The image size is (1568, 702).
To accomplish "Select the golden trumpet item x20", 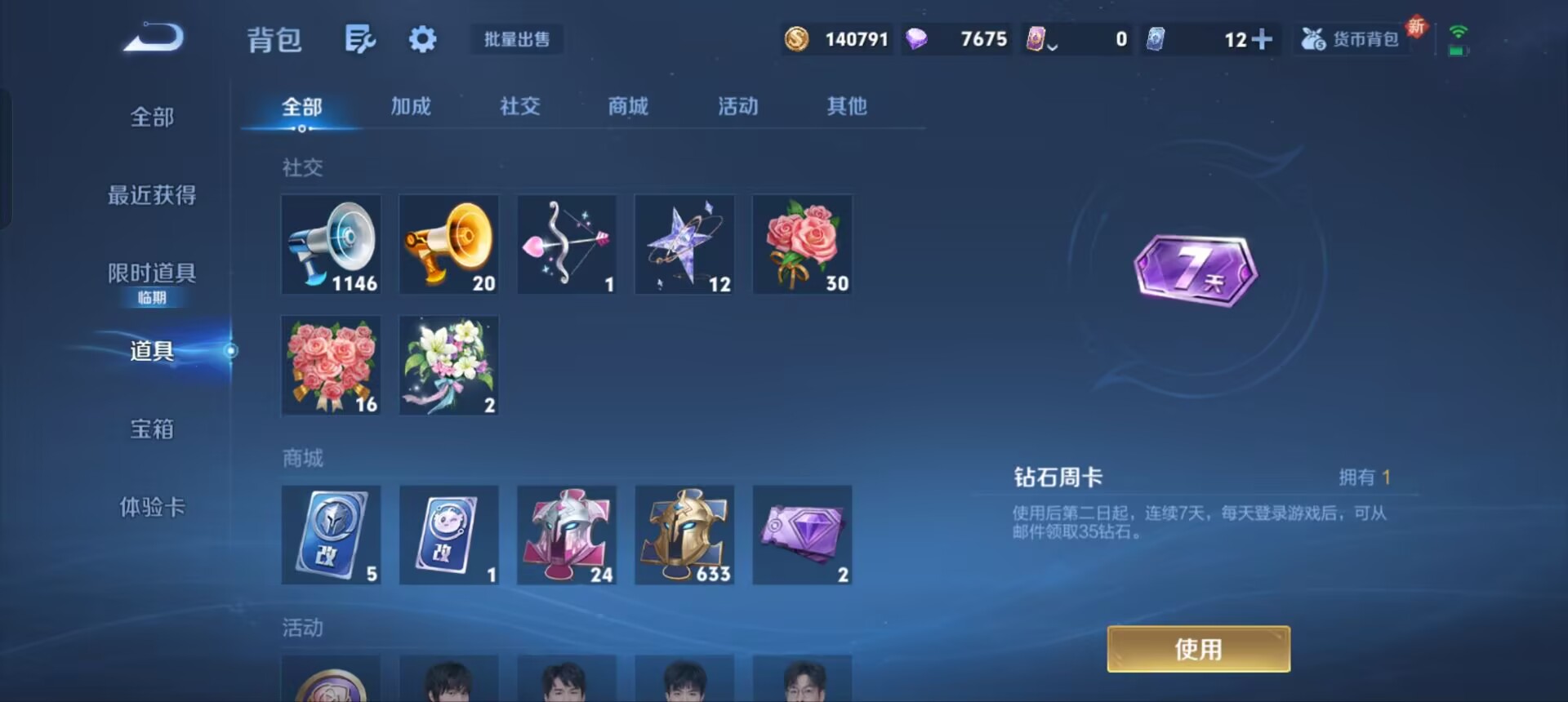I will click(448, 244).
